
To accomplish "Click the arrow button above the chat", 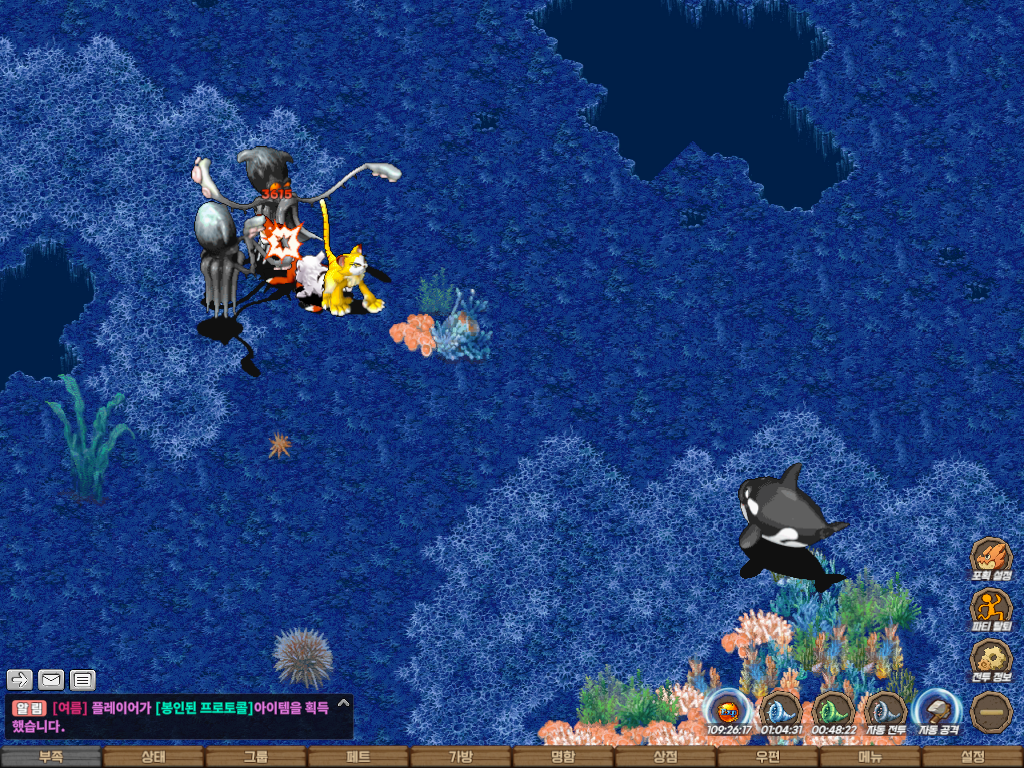I will [x=20, y=680].
